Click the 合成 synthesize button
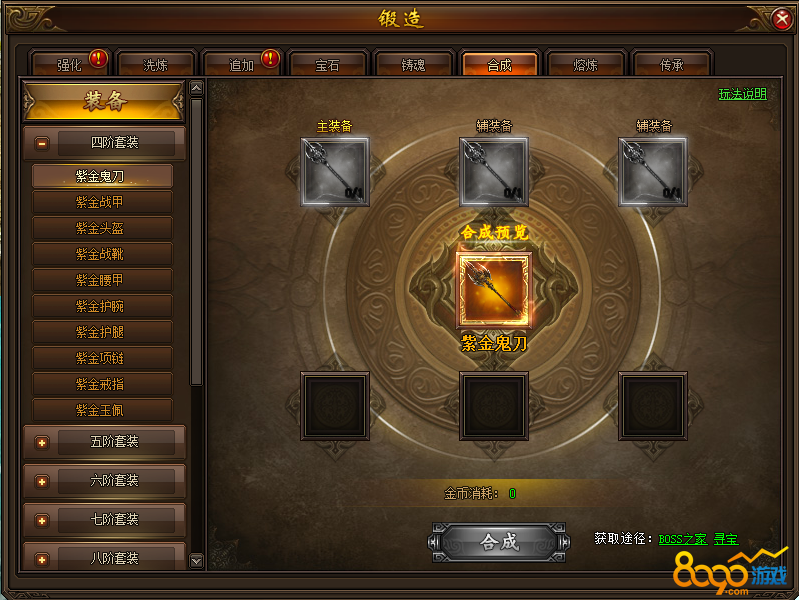799x600 pixels. 499,542
